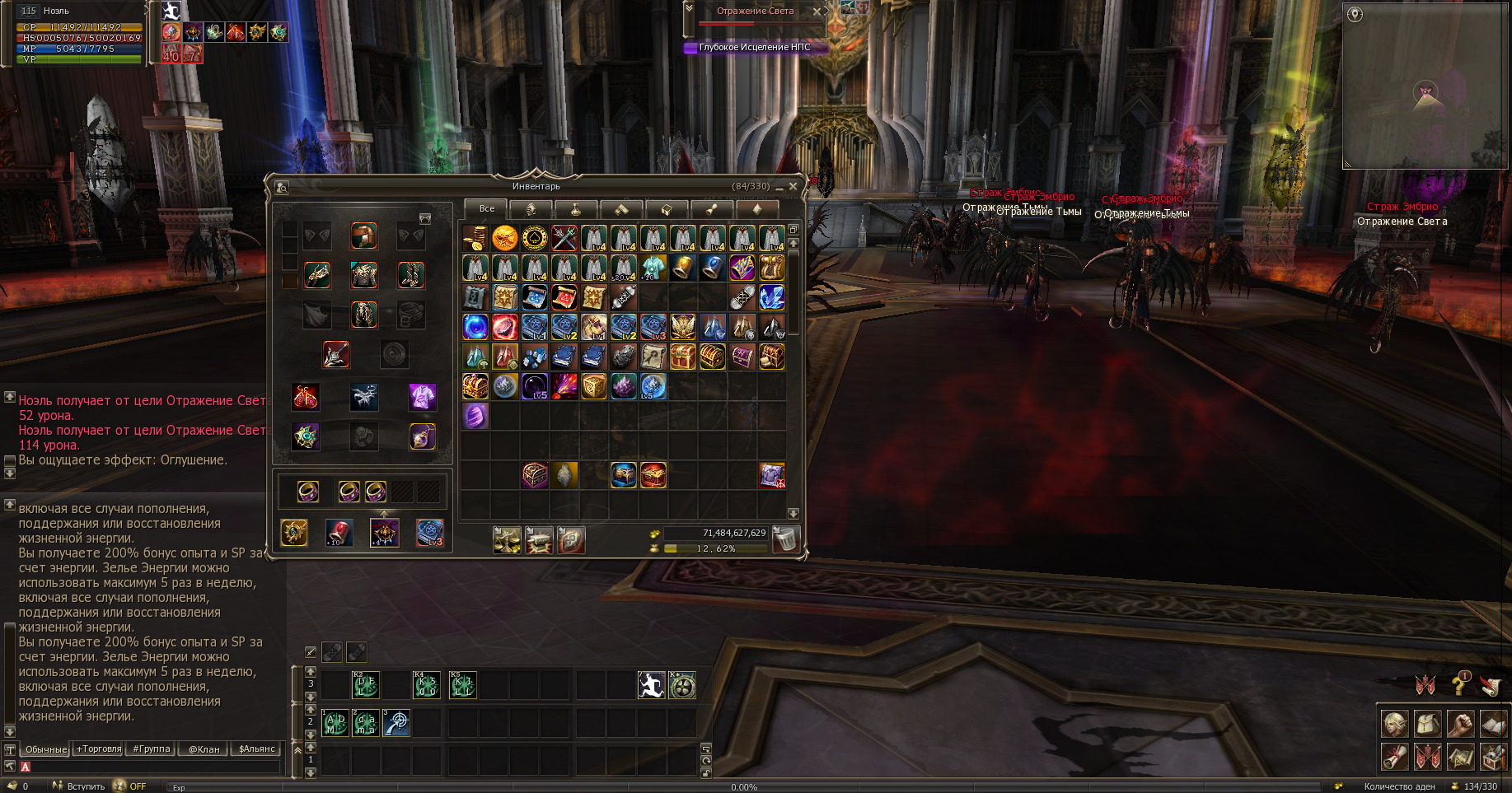1512x793 pixels.
Task: Open the Обычные chat tab
Action: point(45,749)
